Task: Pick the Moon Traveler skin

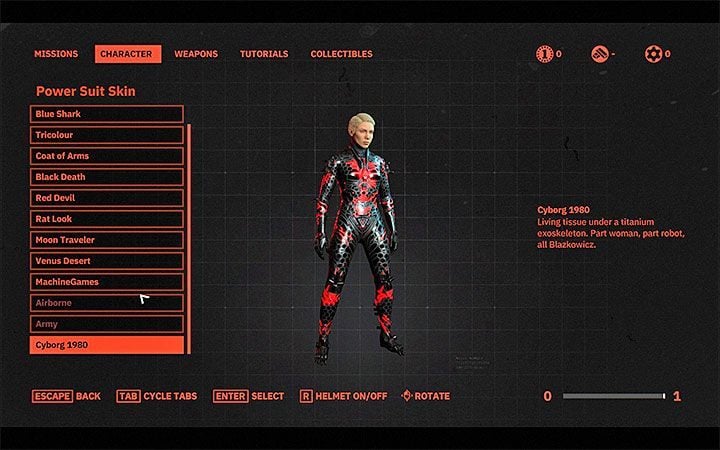Action: pos(107,240)
